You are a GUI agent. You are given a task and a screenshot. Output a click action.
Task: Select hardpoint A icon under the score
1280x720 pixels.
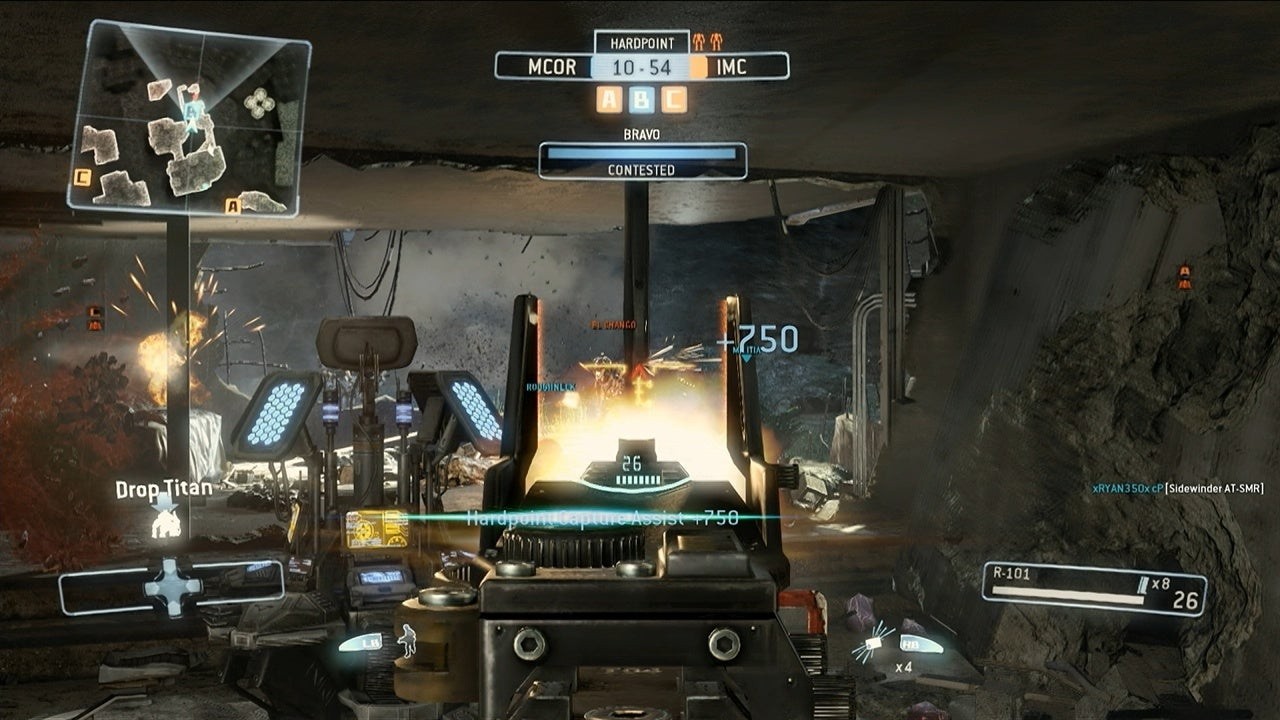tap(610, 99)
